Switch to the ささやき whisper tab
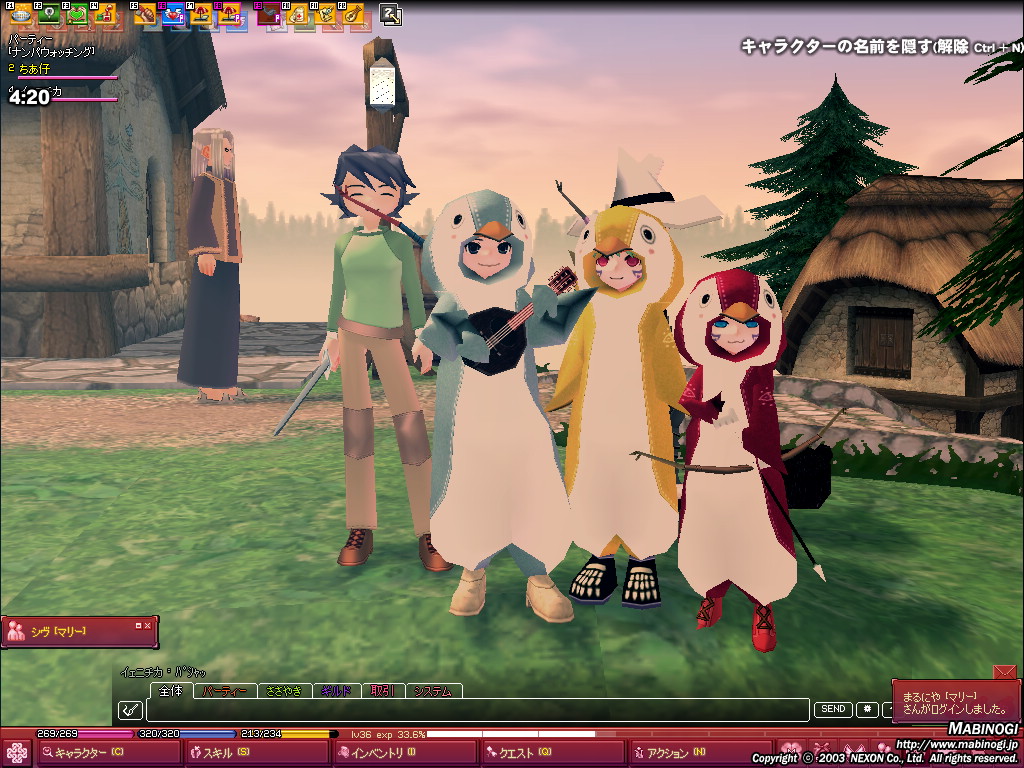The image size is (1024, 768). click(x=283, y=691)
